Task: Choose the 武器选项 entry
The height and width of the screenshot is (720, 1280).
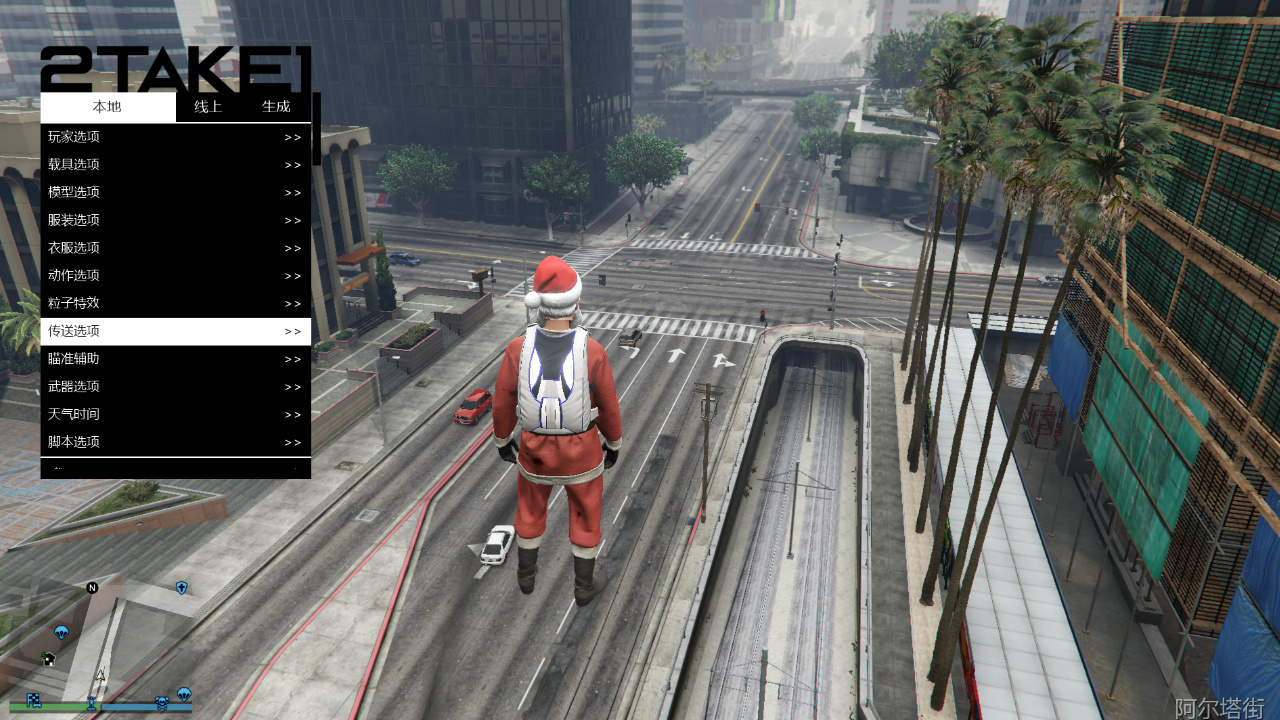Action: click(x=175, y=386)
